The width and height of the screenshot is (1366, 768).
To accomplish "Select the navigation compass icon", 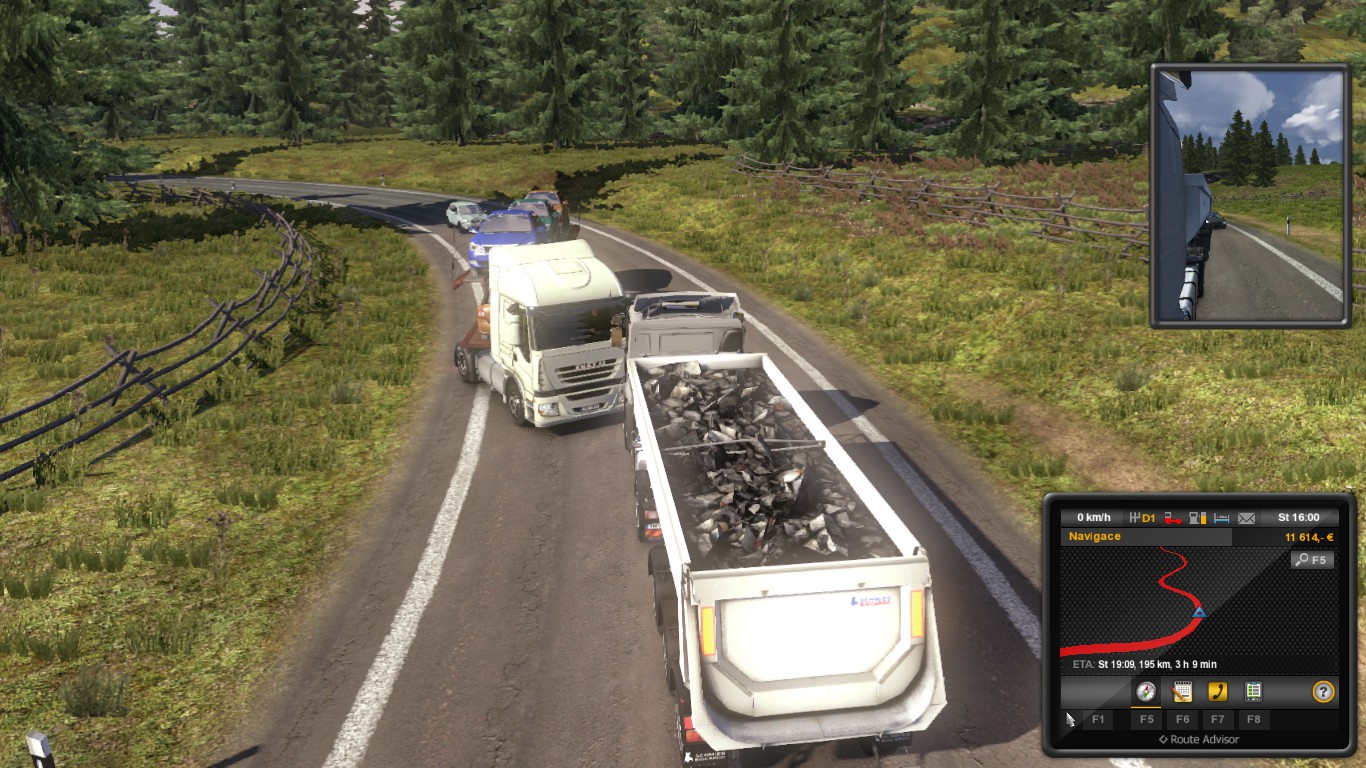I will click(1145, 691).
